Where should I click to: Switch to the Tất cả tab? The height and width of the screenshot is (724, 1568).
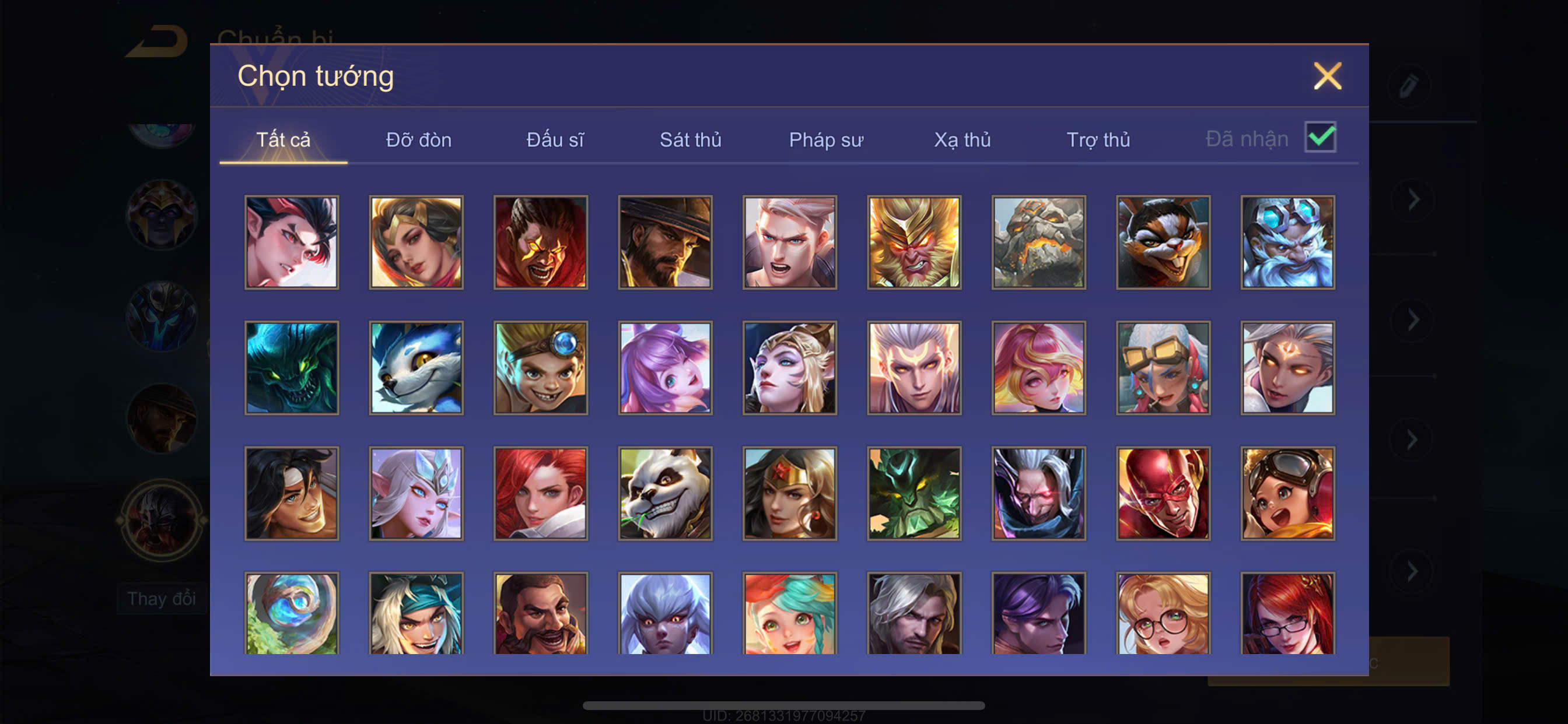pos(283,140)
